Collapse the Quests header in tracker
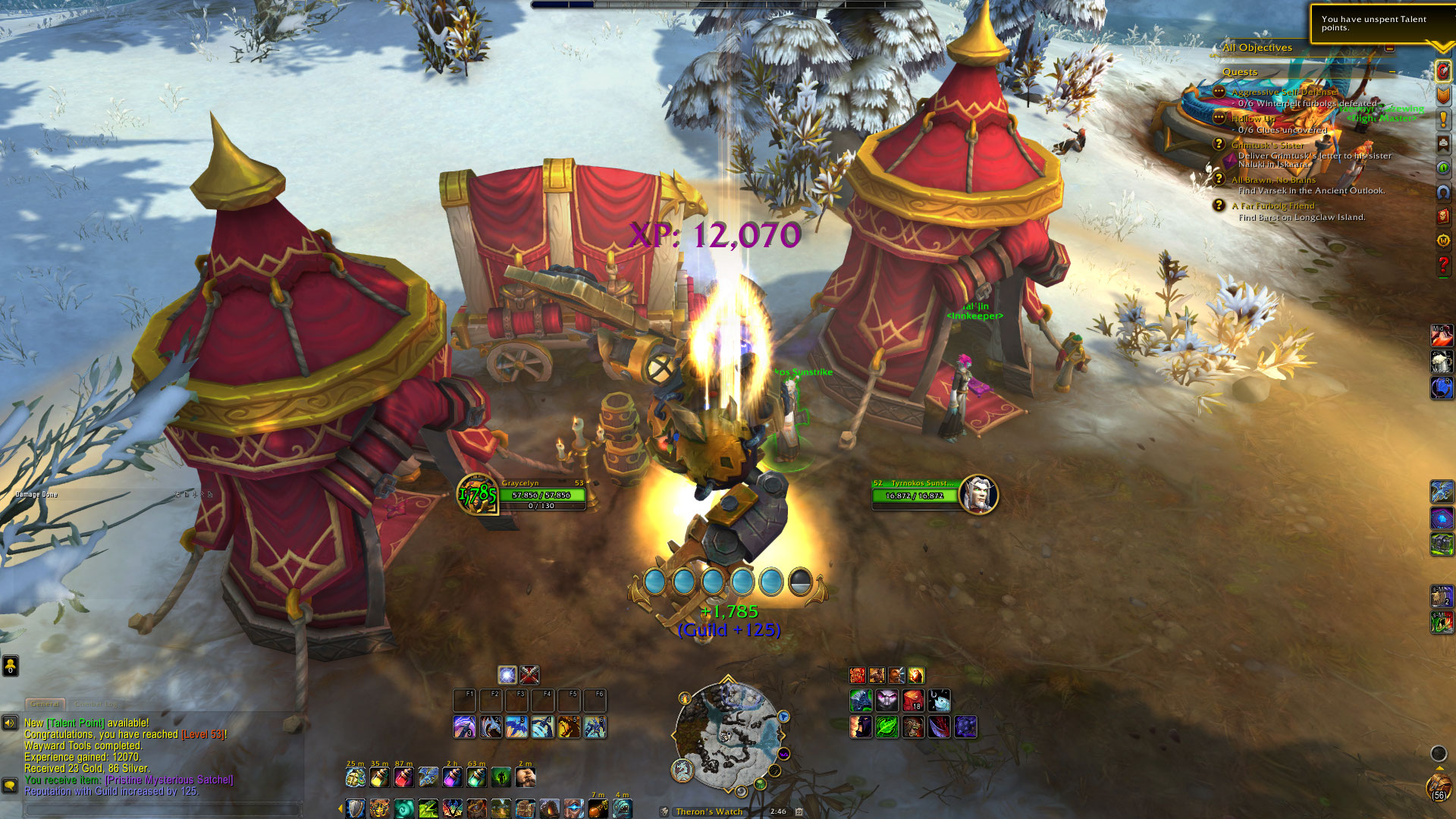 click(1392, 71)
